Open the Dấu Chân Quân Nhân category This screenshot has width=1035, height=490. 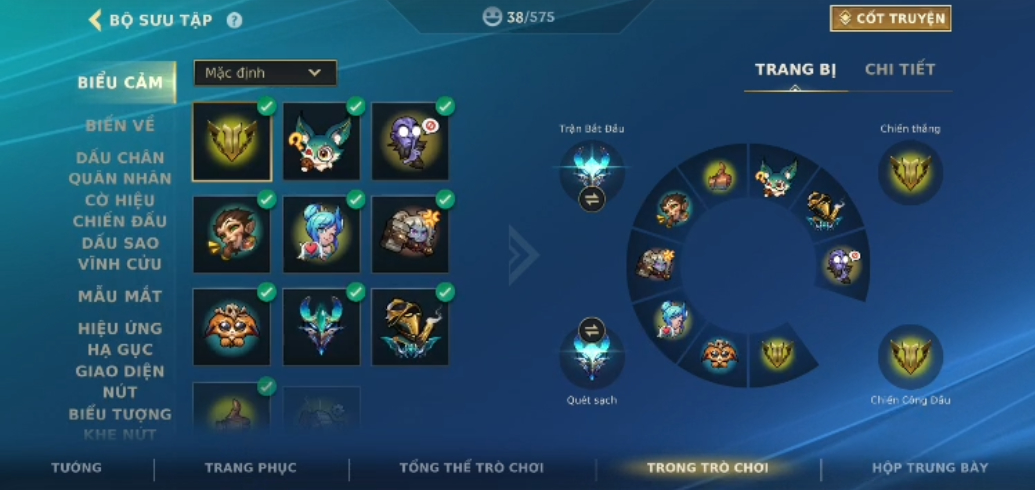120,168
